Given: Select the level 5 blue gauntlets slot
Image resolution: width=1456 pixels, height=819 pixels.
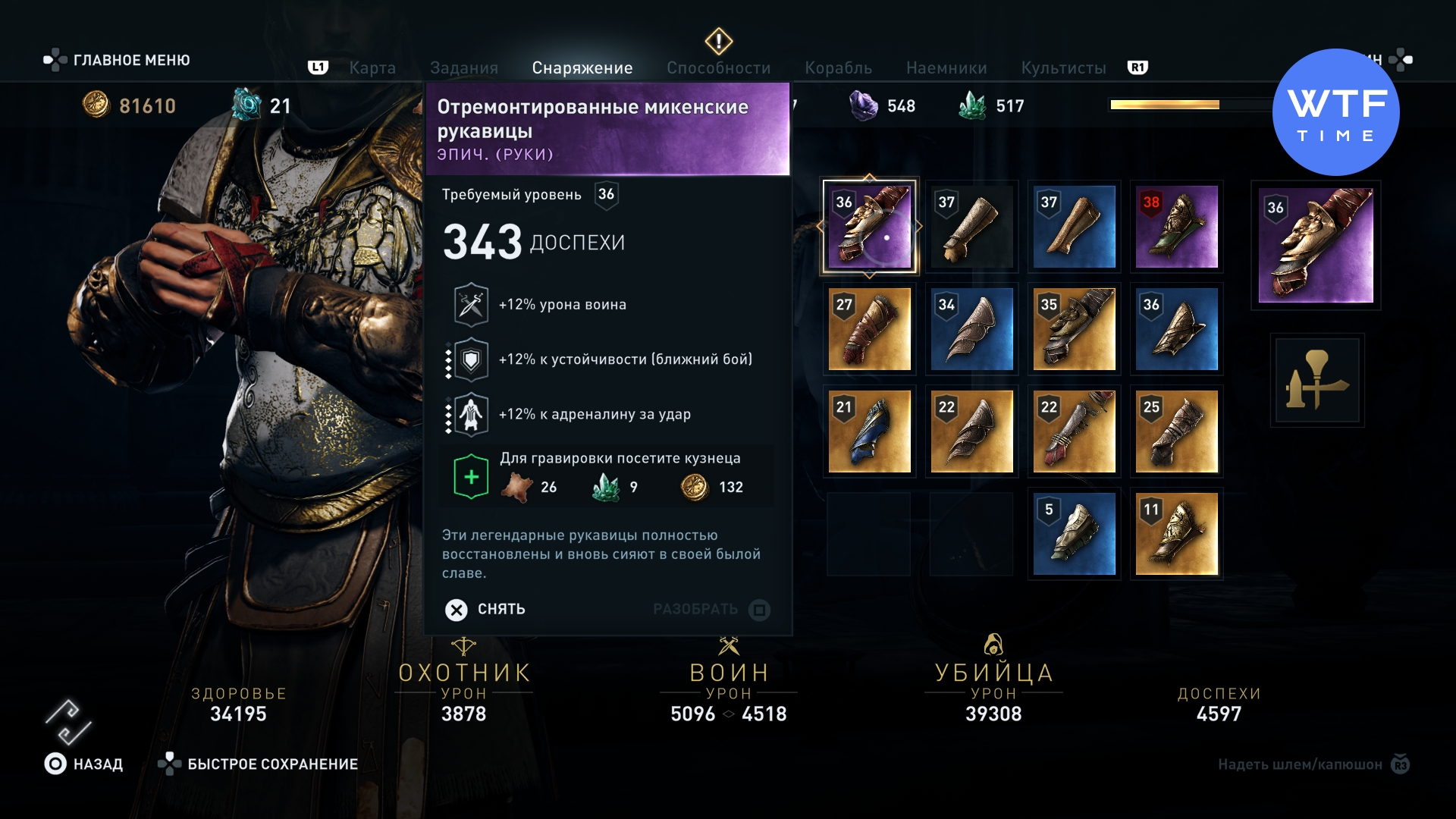Looking at the screenshot, I should (x=1074, y=534).
